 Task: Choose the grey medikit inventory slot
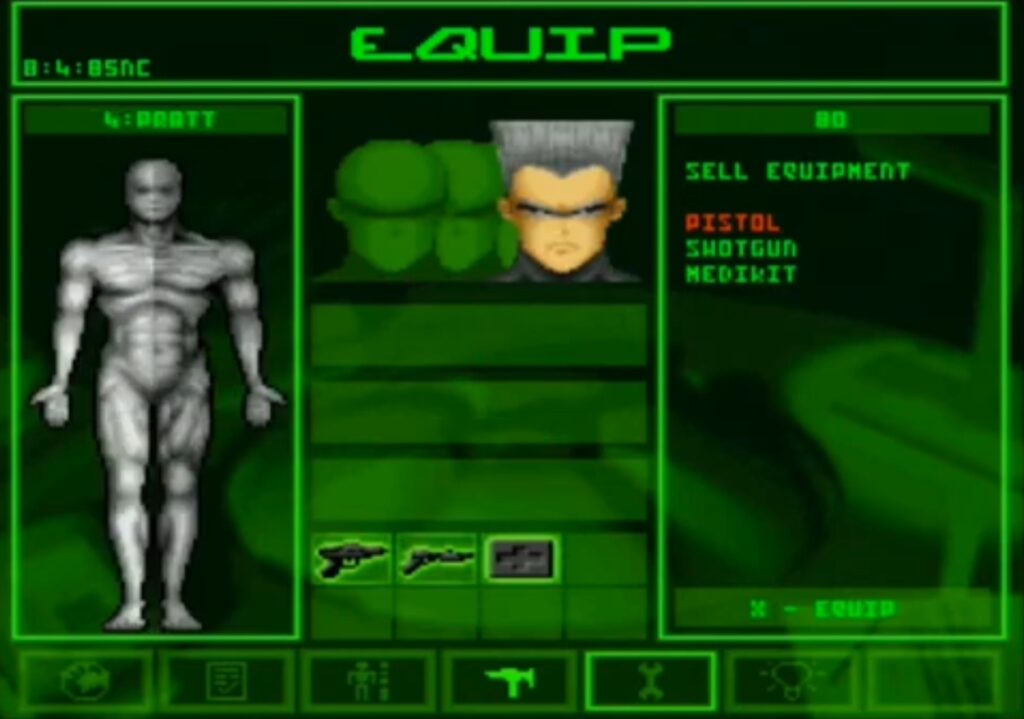click(521, 559)
